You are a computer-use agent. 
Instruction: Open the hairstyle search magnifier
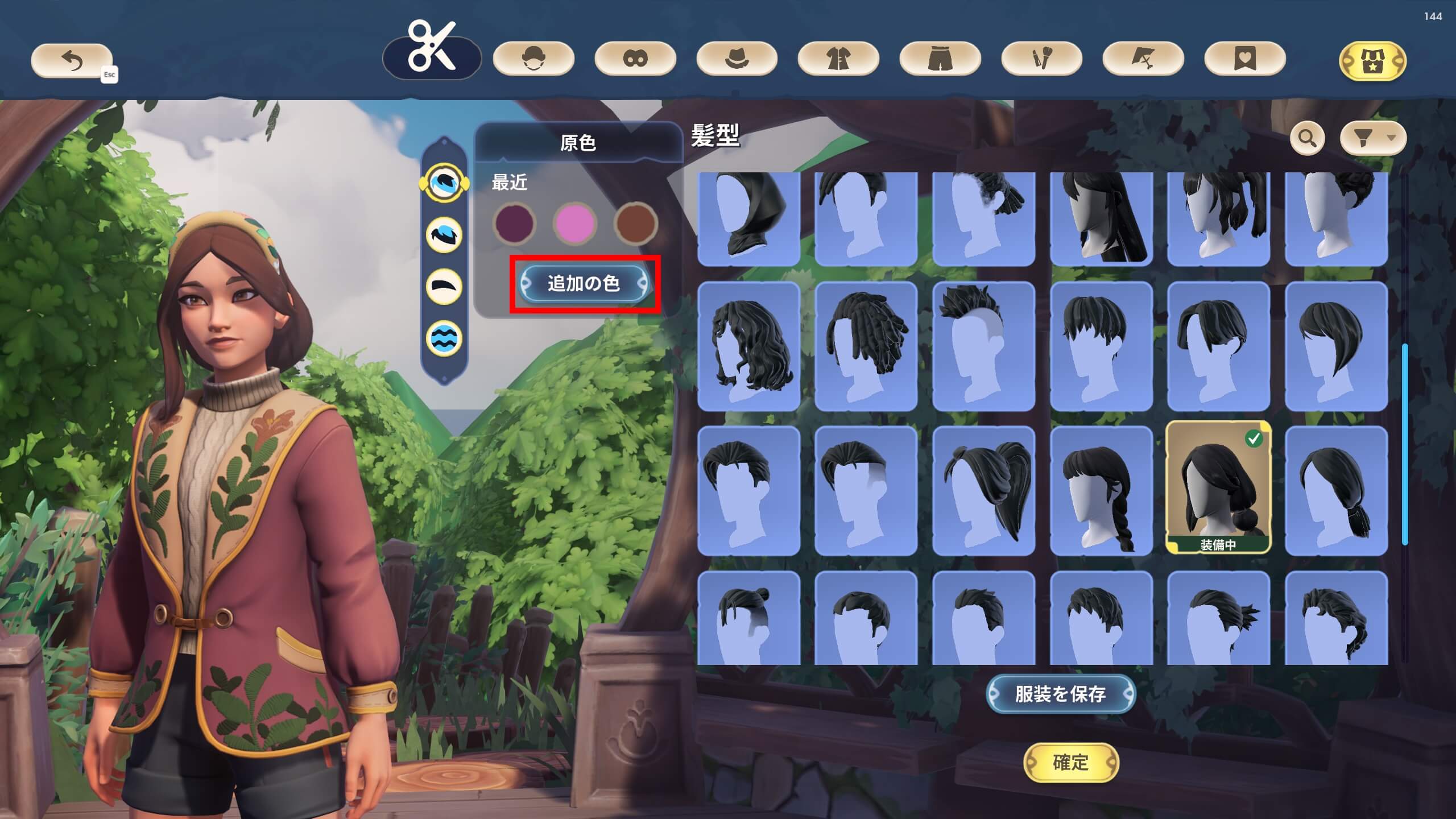click(1307, 138)
